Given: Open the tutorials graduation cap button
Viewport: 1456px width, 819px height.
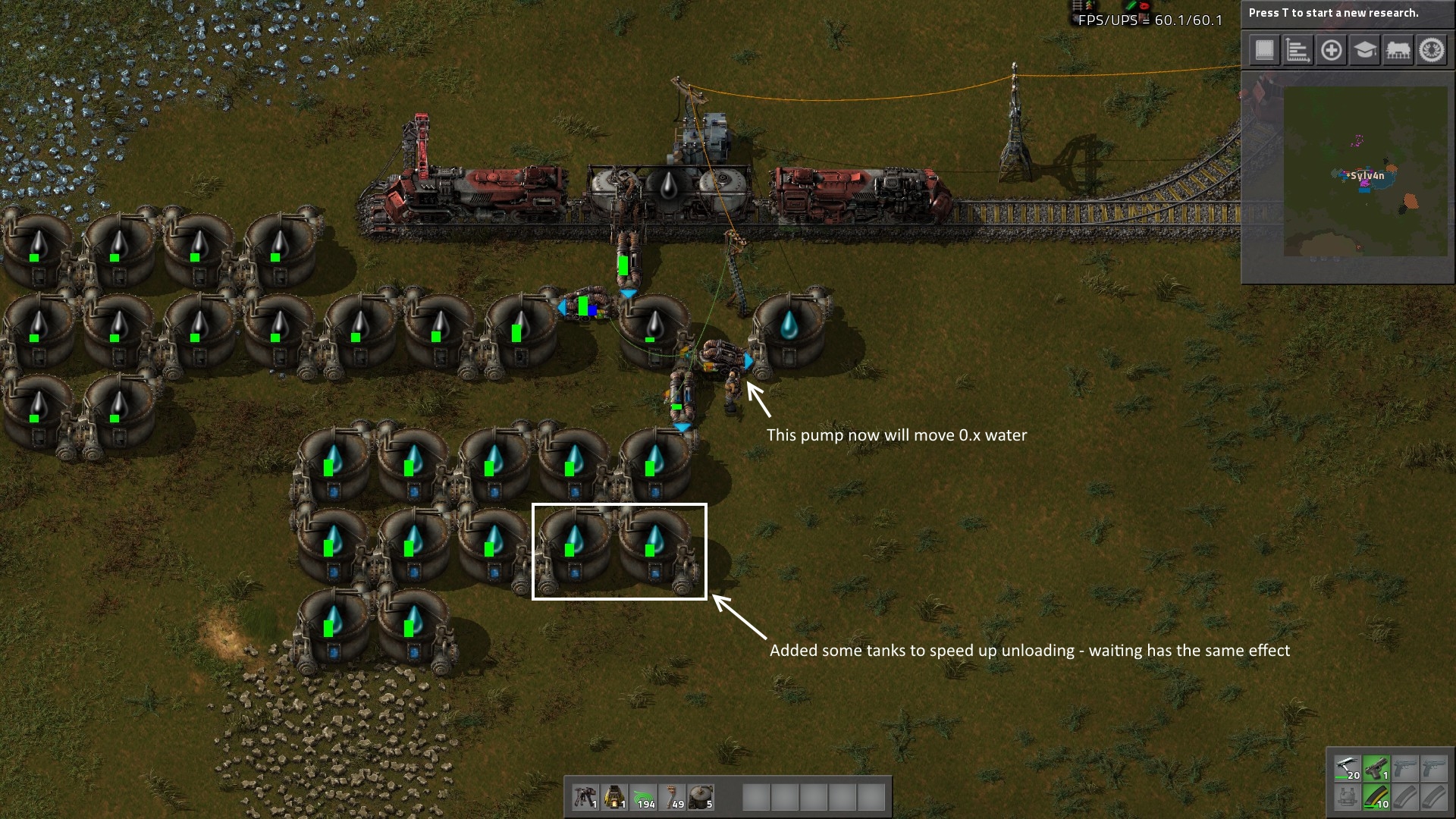Looking at the screenshot, I should 1364,51.
